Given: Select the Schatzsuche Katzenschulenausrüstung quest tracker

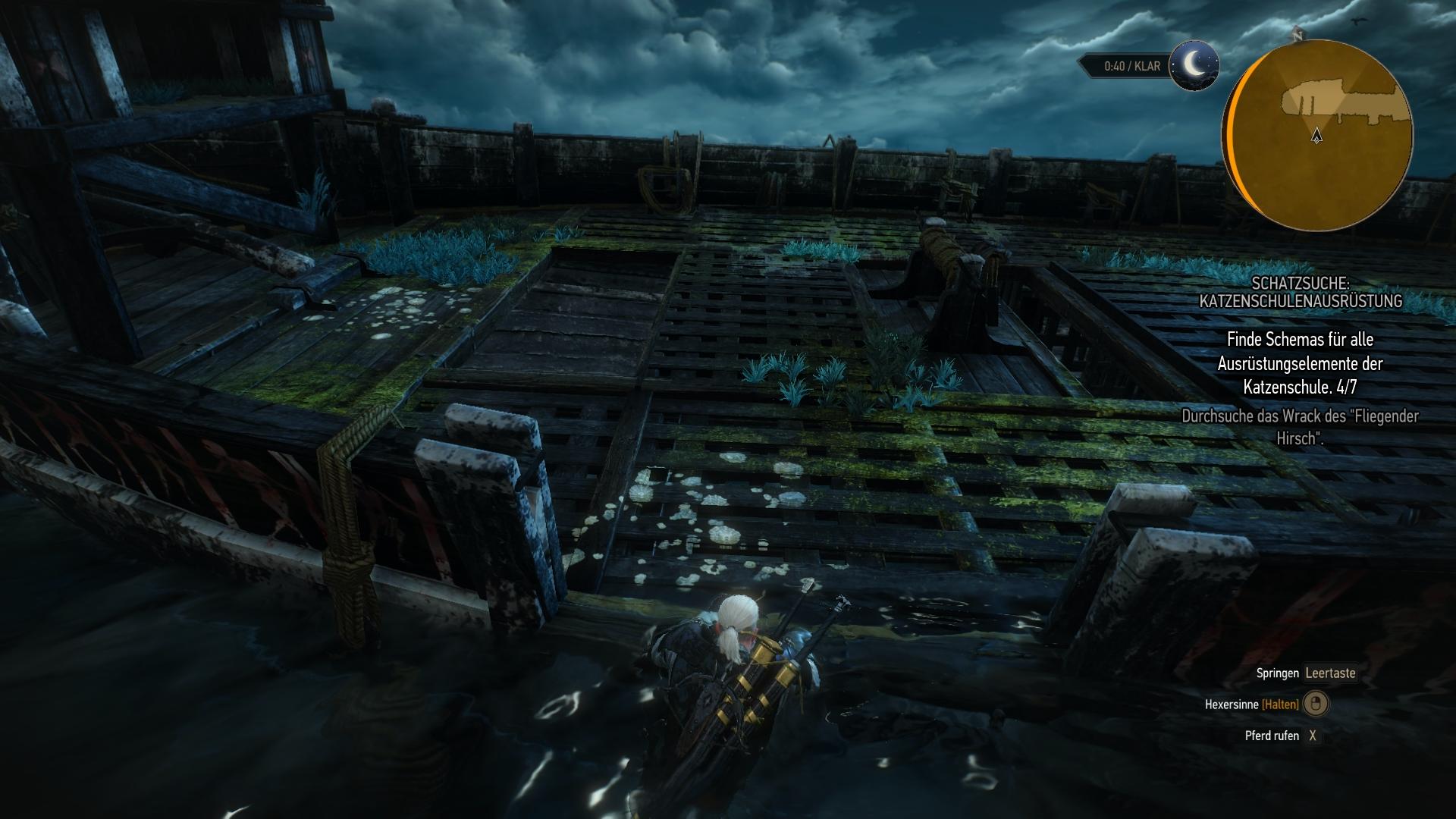Looking at the screenshot, I should [1300, 292].
